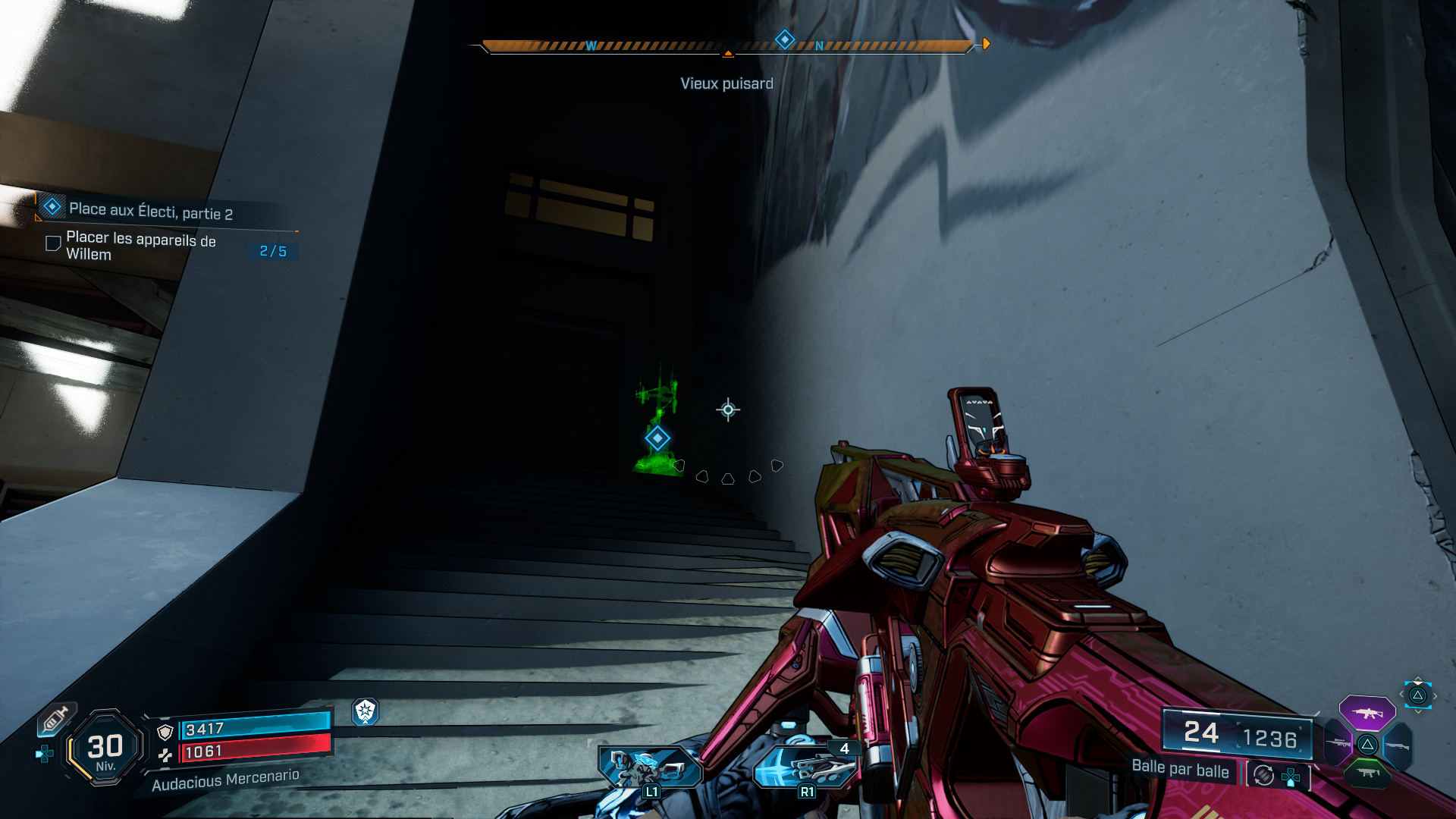This screenshot has width=1456, height=819.
Task: Switch to the sniper rifle weapon slot
Action: click(x=1338, y=743)
